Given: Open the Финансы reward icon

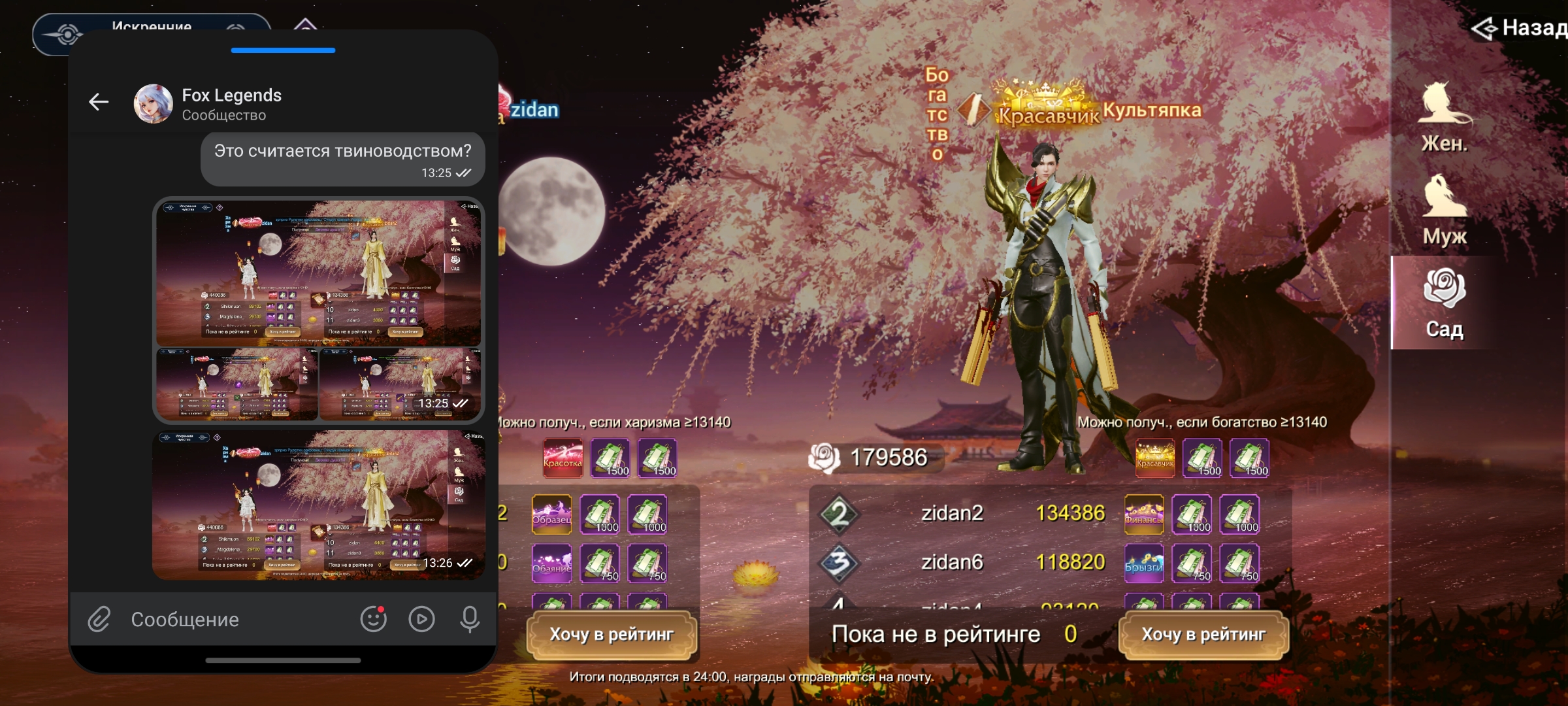Looking at the screenshot, I should tap(1143, 514).
